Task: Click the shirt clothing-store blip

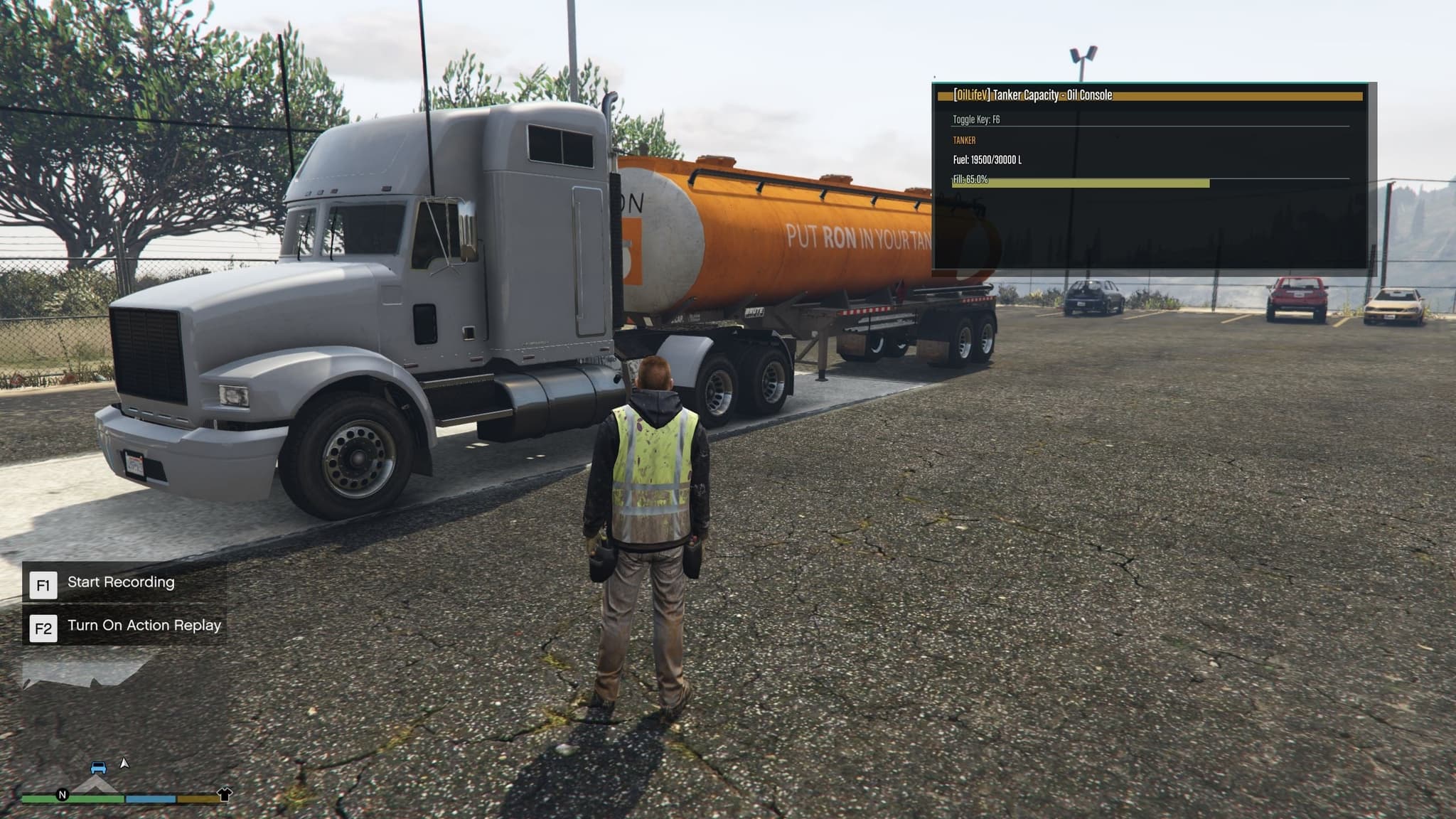Action: point(225,794)
